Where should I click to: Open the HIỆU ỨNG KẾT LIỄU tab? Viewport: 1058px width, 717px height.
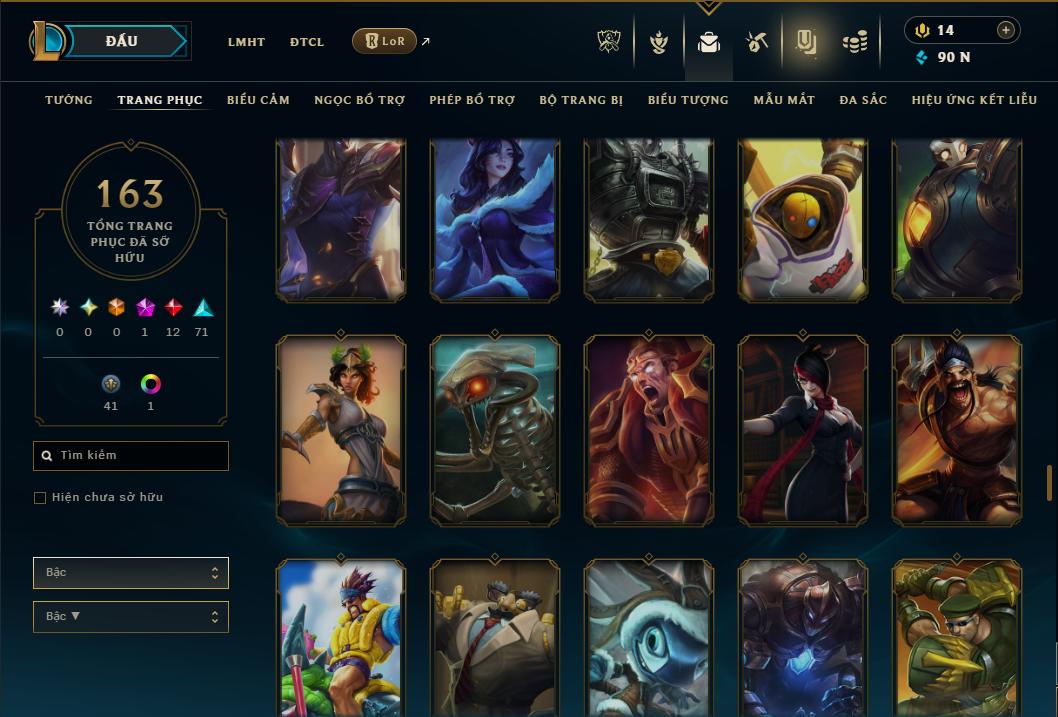click(974, 100)
